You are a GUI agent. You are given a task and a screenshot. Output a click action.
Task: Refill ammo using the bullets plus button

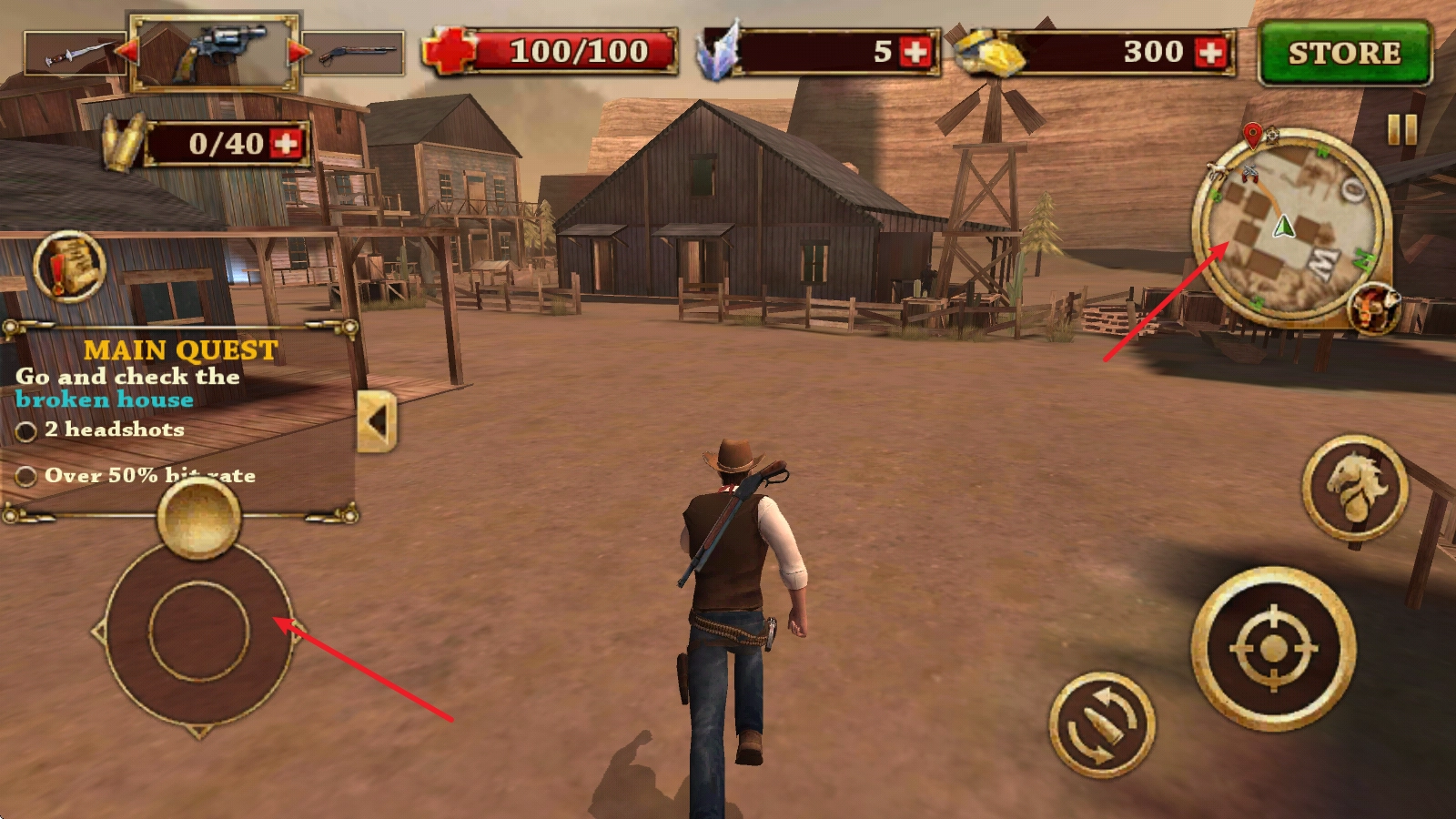point(286,144)
